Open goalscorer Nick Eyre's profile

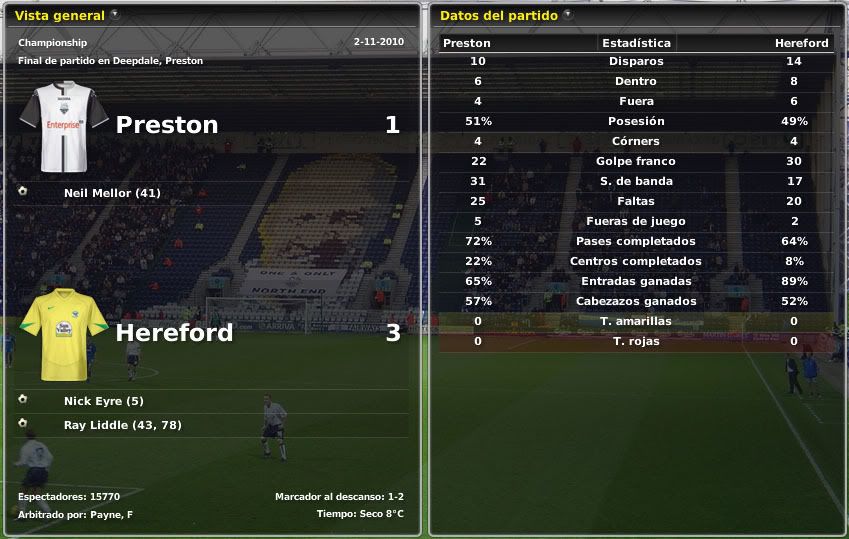coord(104,401)
